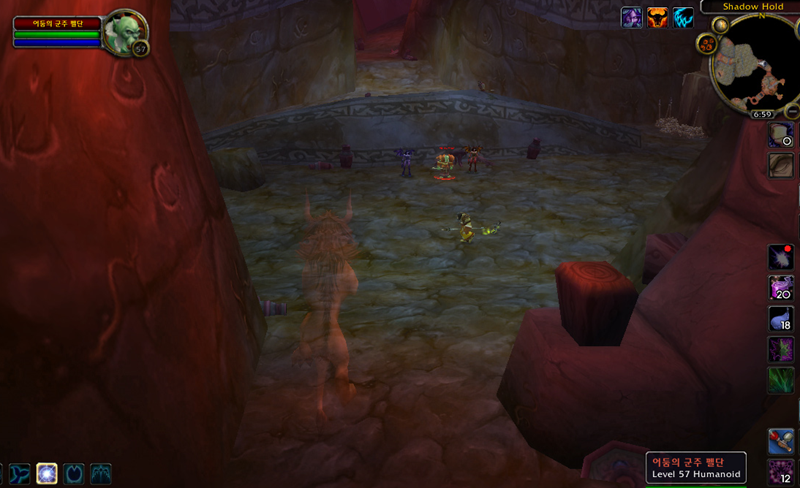Activate the green leafy ability icon
Image resolution: width=800 pixels, height=488 pixels.
pyautogui.click(x=781, y=380)
